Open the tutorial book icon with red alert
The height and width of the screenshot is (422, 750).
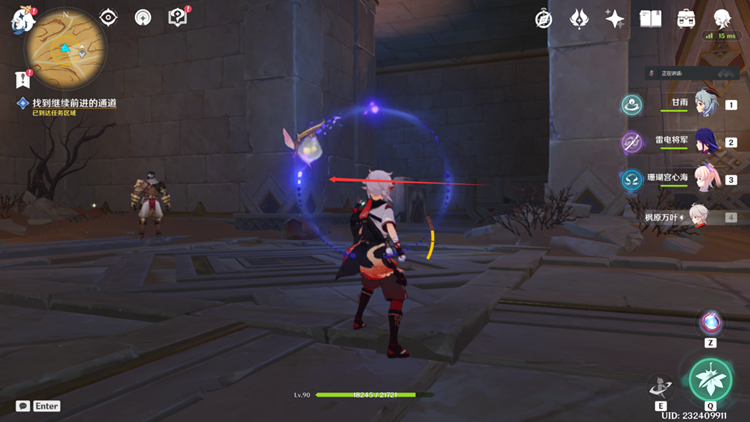(x=178, y=17)
